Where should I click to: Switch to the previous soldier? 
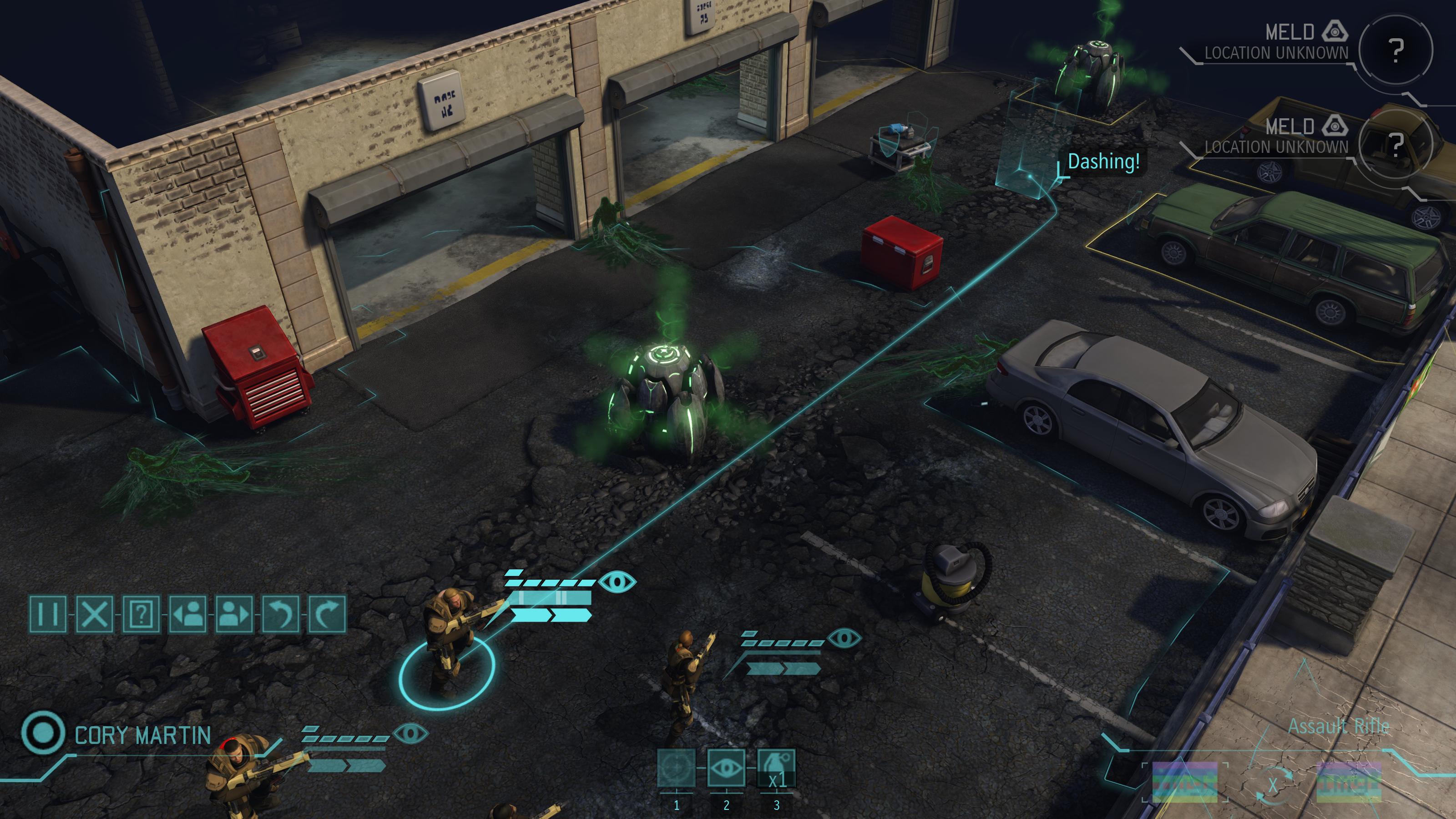click(x=187, y=614)
